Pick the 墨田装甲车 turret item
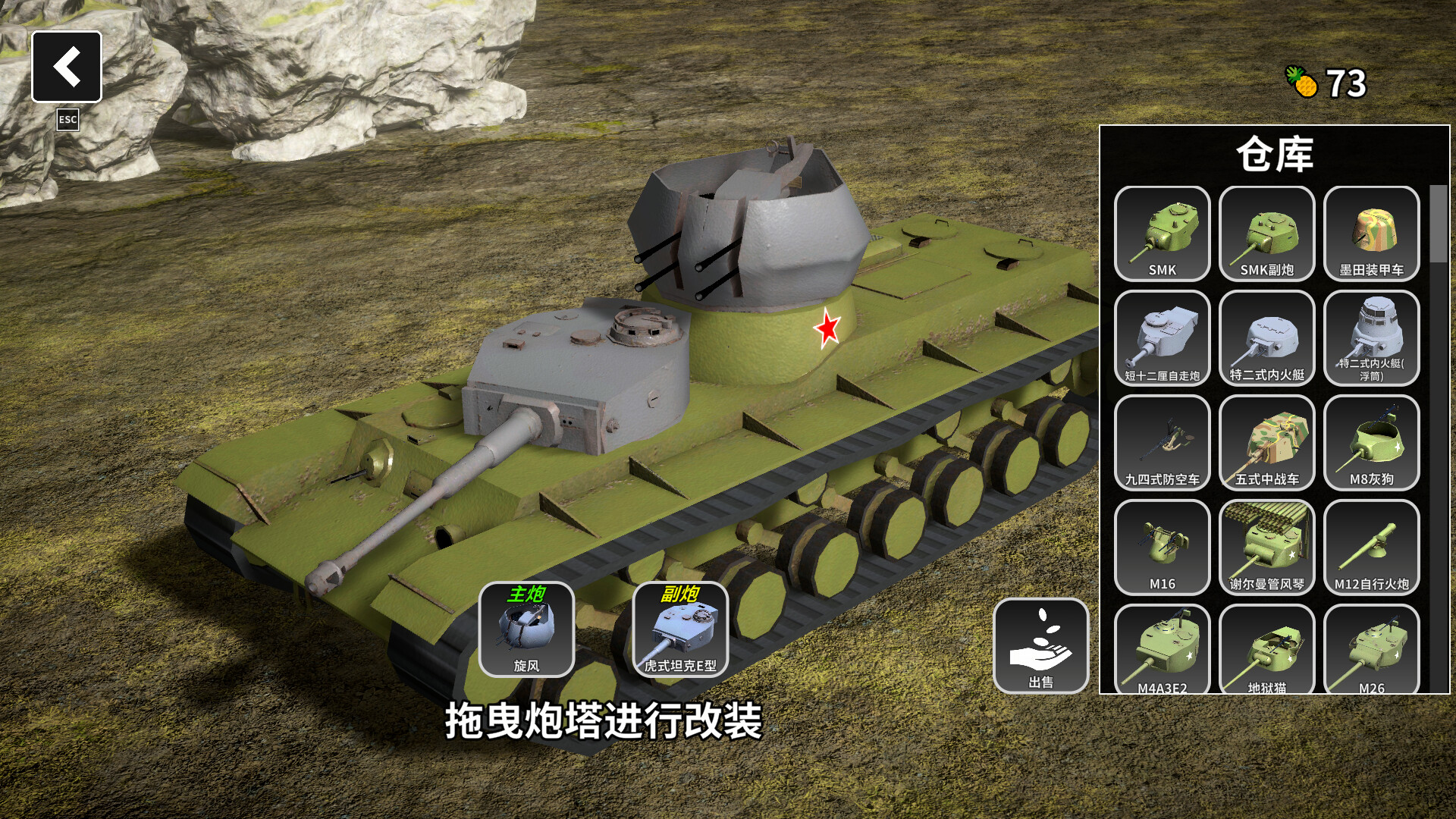Image resolution: width=1456 pixels, height=819 pixels. [x=1371, y=235]
